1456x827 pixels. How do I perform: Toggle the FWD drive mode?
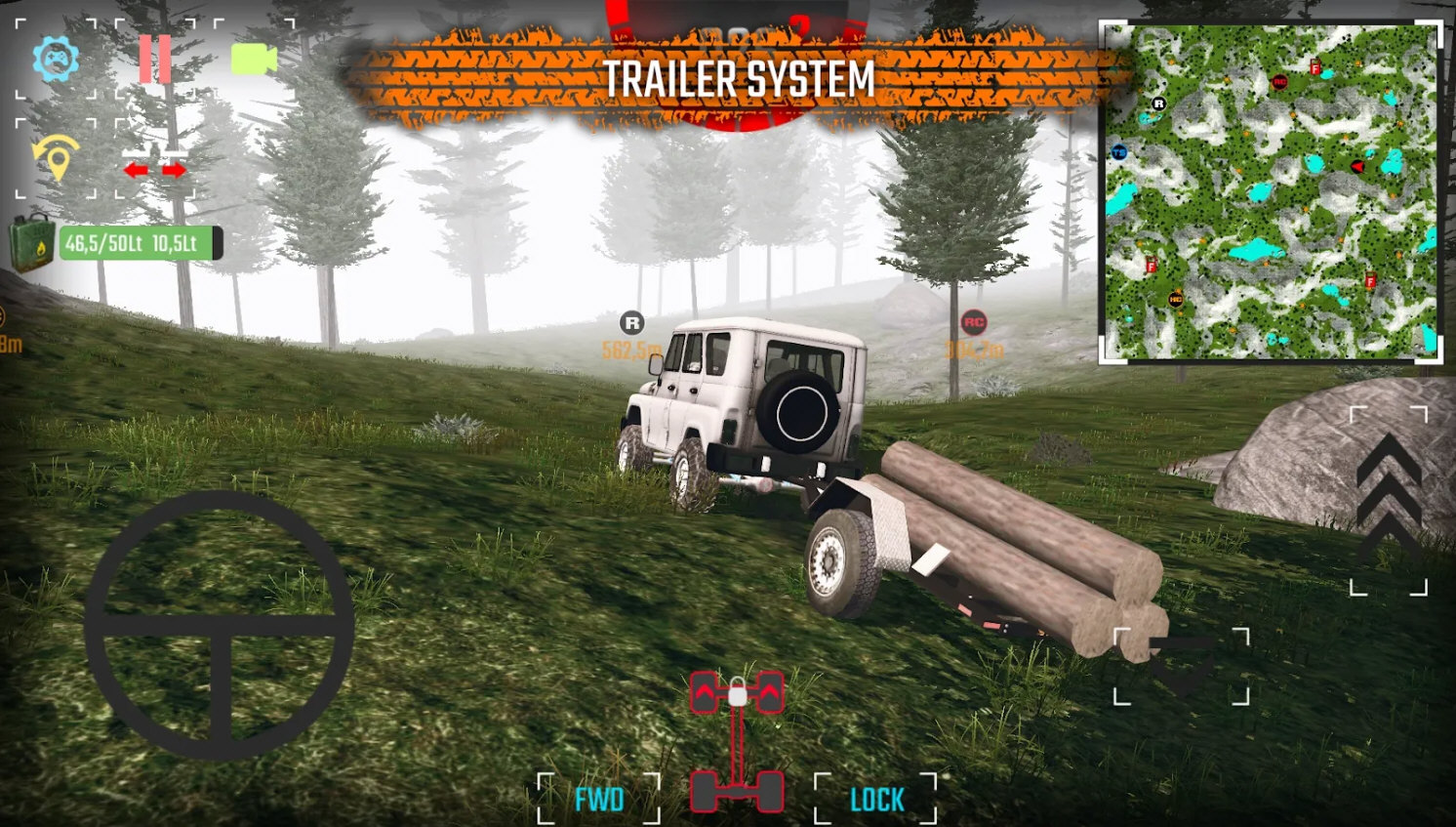tap(598, 800)
